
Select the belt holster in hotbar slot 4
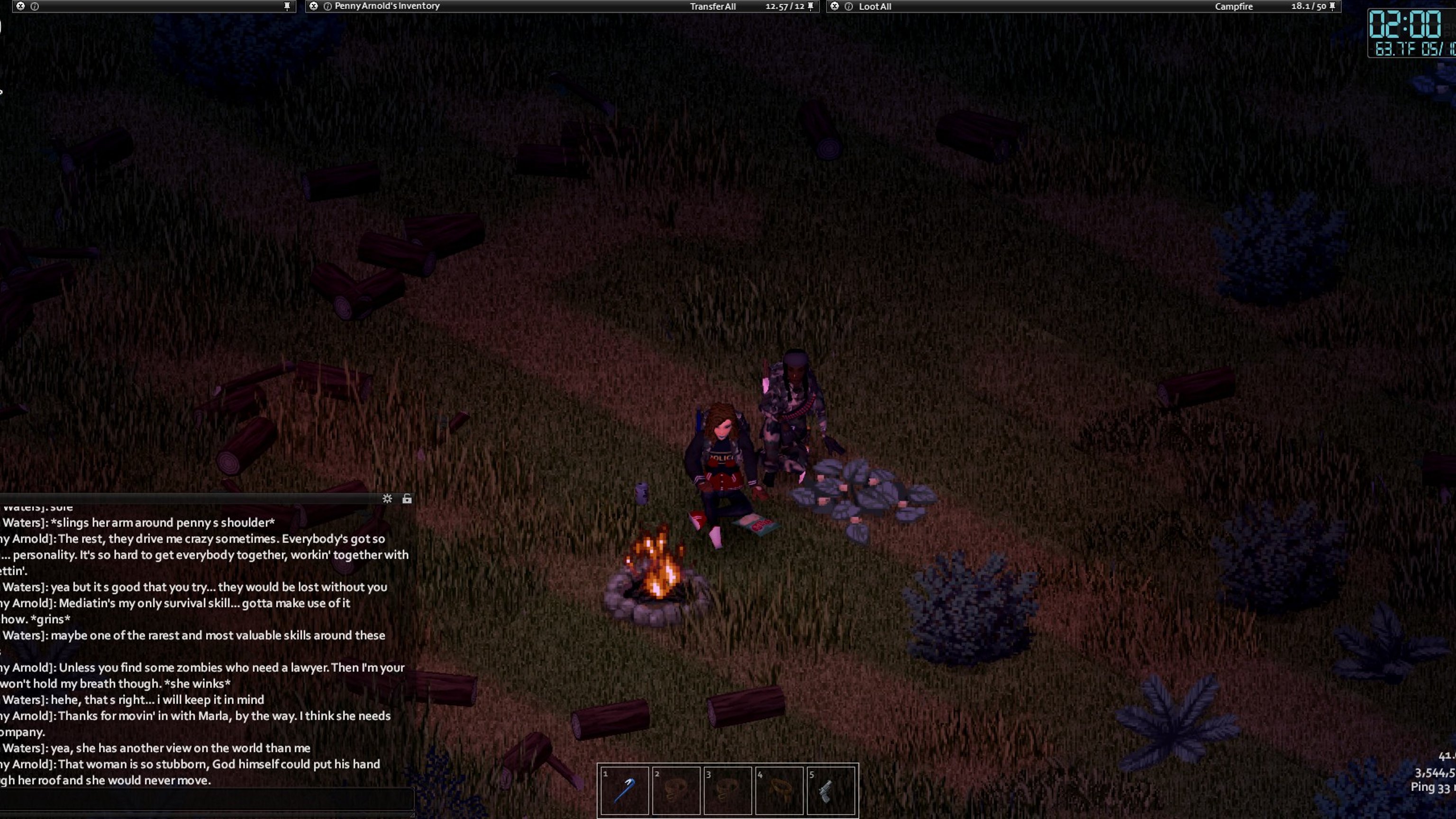(779, 790)
